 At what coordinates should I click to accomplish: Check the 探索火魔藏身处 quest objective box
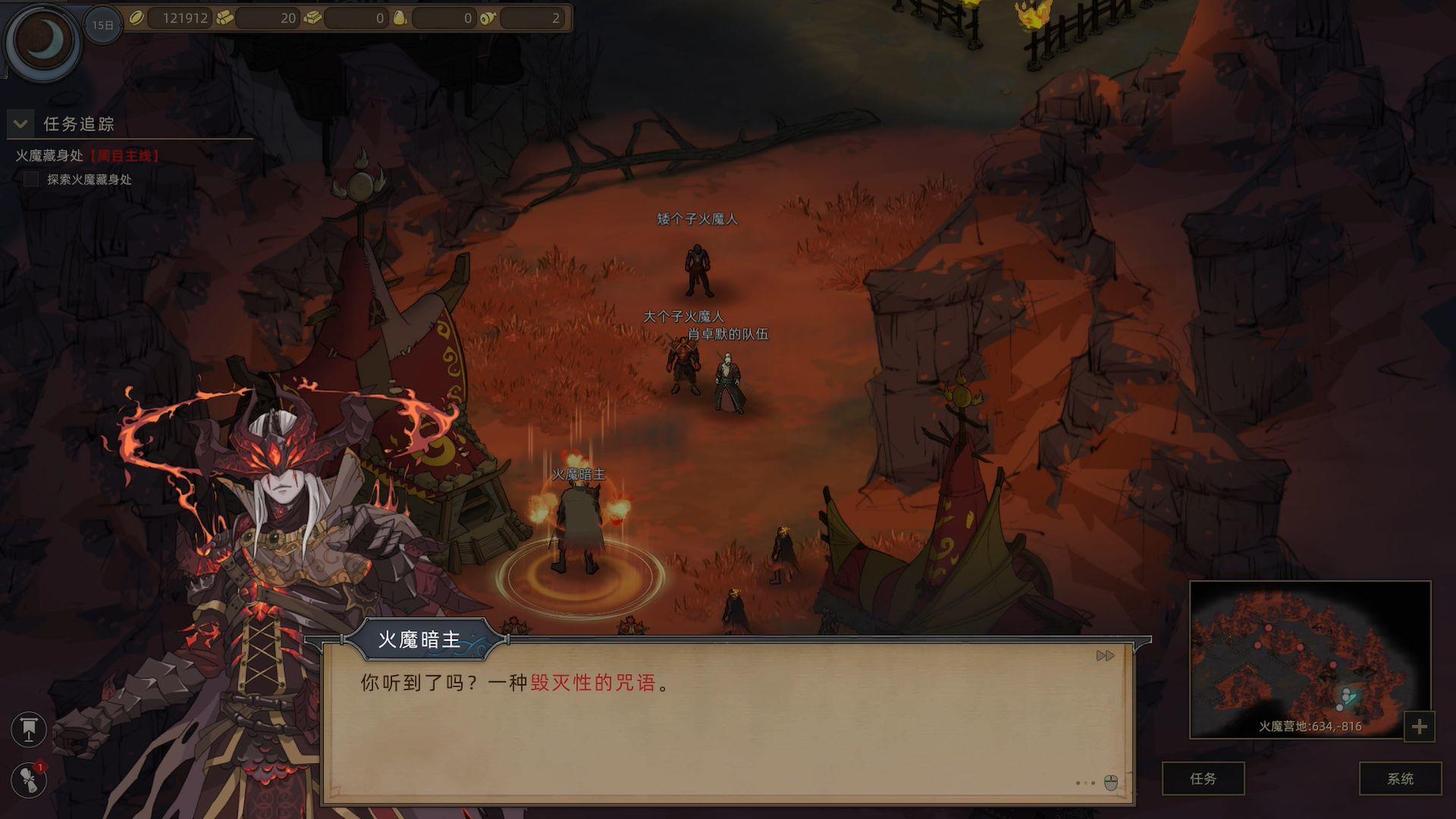(32, 180)
